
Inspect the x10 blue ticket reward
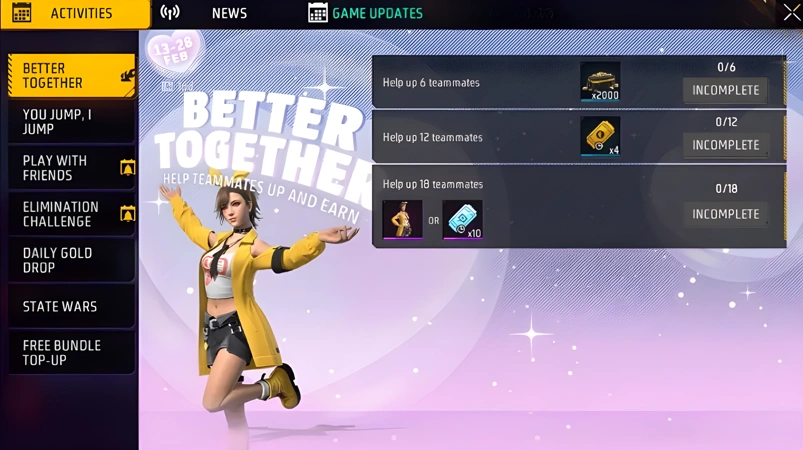[462, 220]
